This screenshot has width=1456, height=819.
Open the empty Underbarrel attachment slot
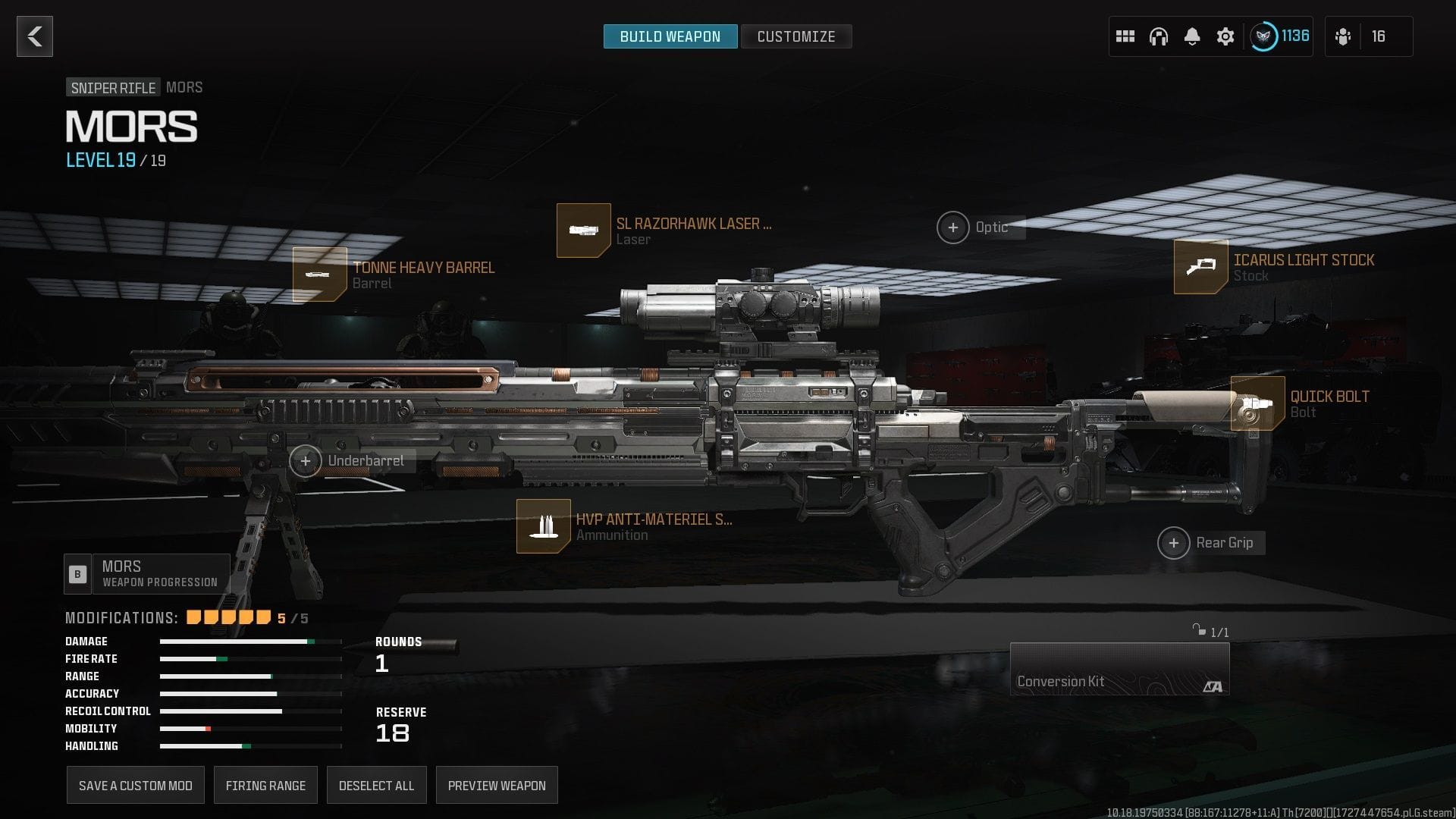[306, 460]
